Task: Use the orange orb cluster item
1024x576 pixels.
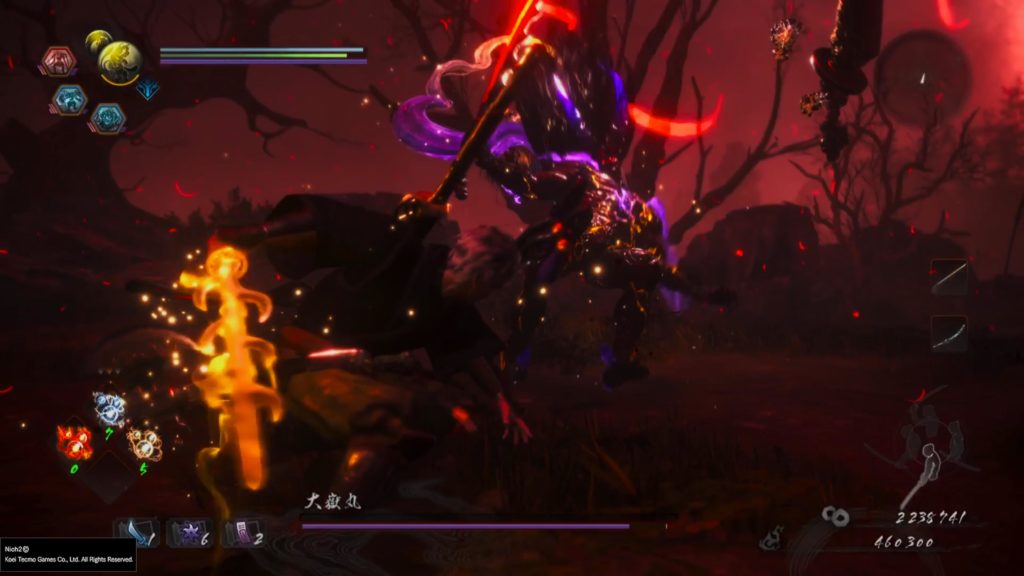Action: 144,442
